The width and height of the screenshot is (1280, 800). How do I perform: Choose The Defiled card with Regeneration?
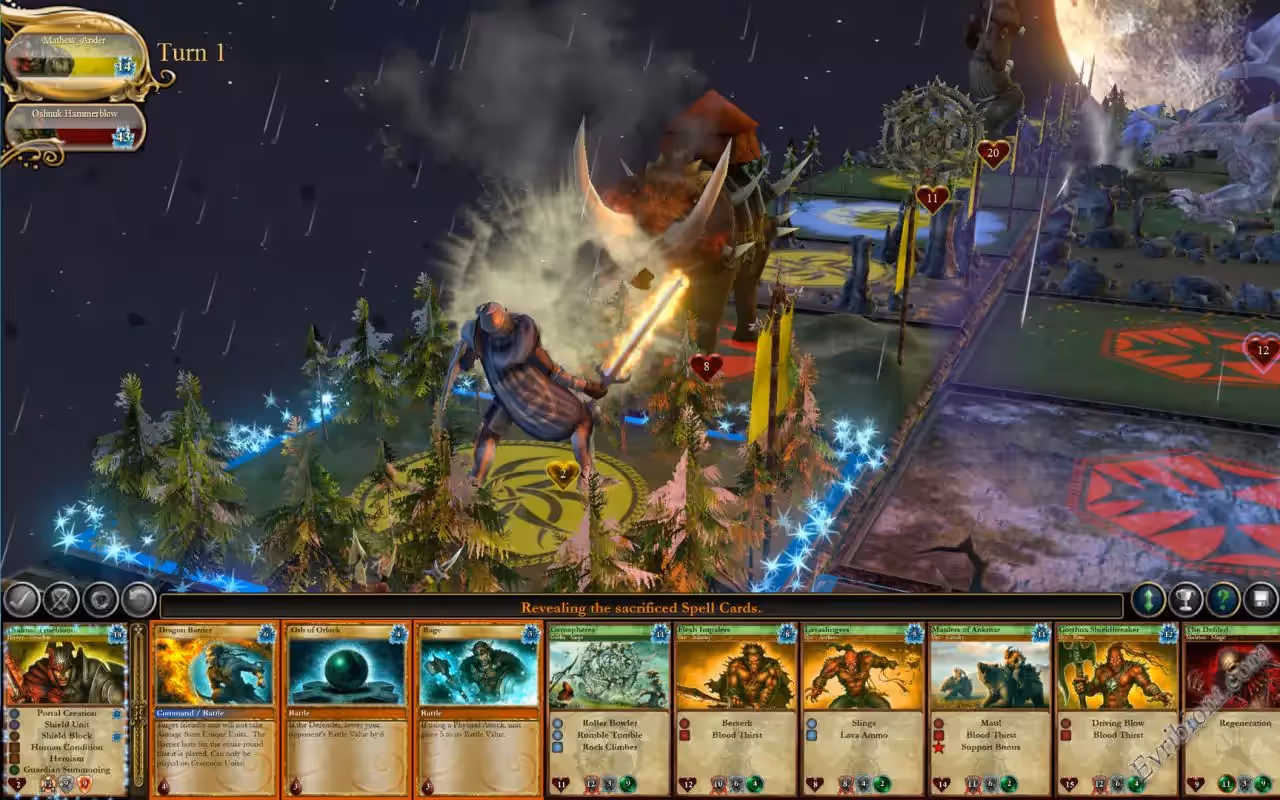click(x=1232, y=710)
